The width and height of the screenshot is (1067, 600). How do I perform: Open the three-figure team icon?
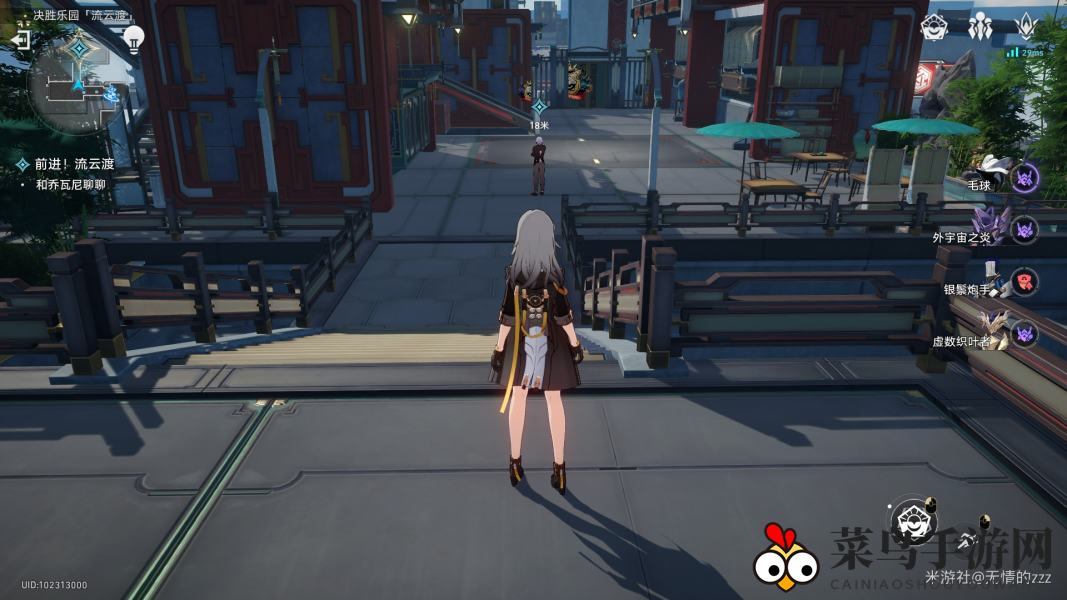pos(981,26)
